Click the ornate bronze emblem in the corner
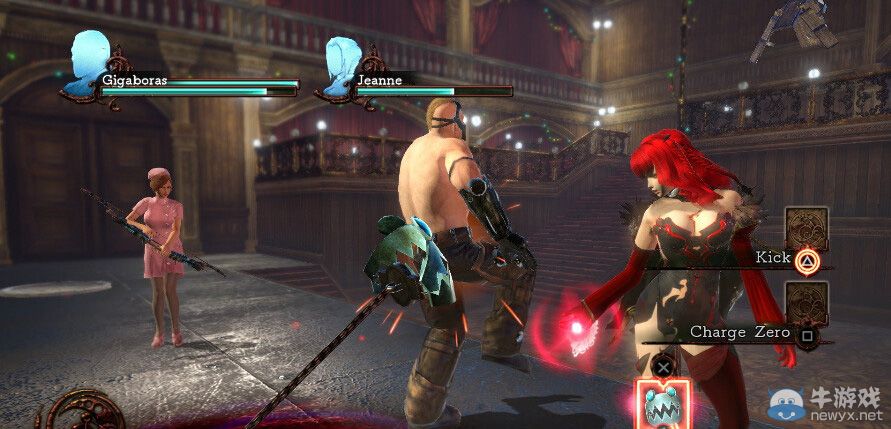The height and width of the screenshot is (429, 891). [x=86, y=413]
